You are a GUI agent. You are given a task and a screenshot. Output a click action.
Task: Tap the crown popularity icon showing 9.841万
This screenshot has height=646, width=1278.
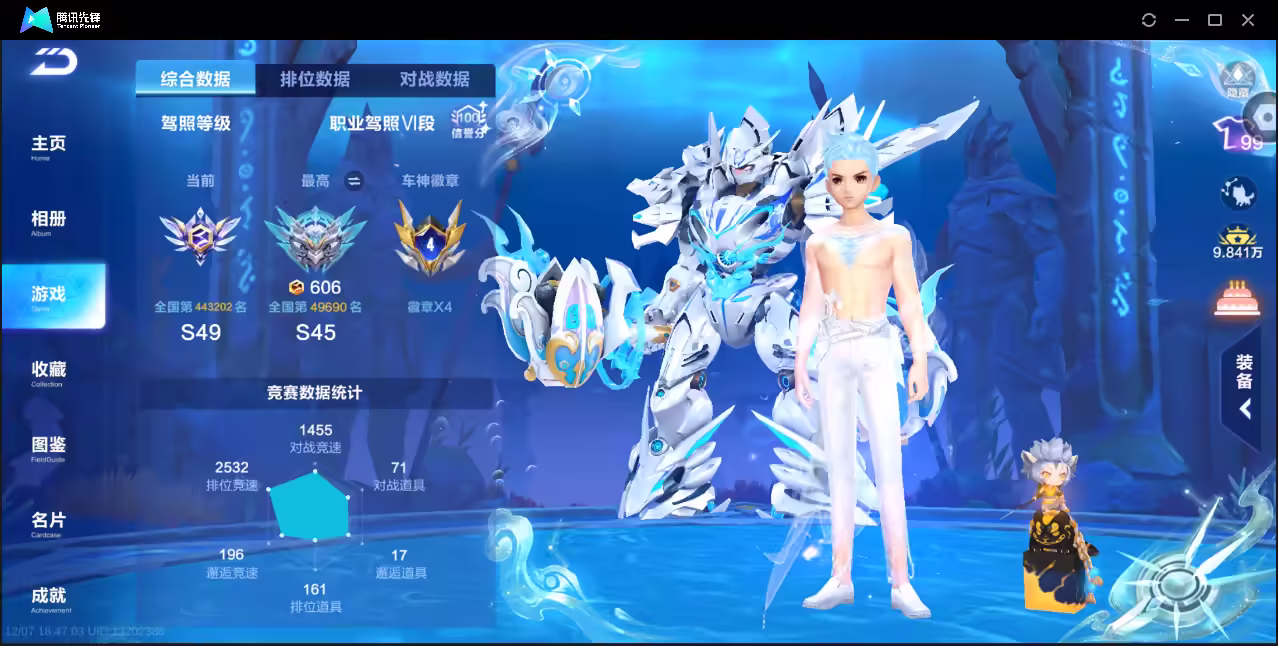[x=1238, y=242]
